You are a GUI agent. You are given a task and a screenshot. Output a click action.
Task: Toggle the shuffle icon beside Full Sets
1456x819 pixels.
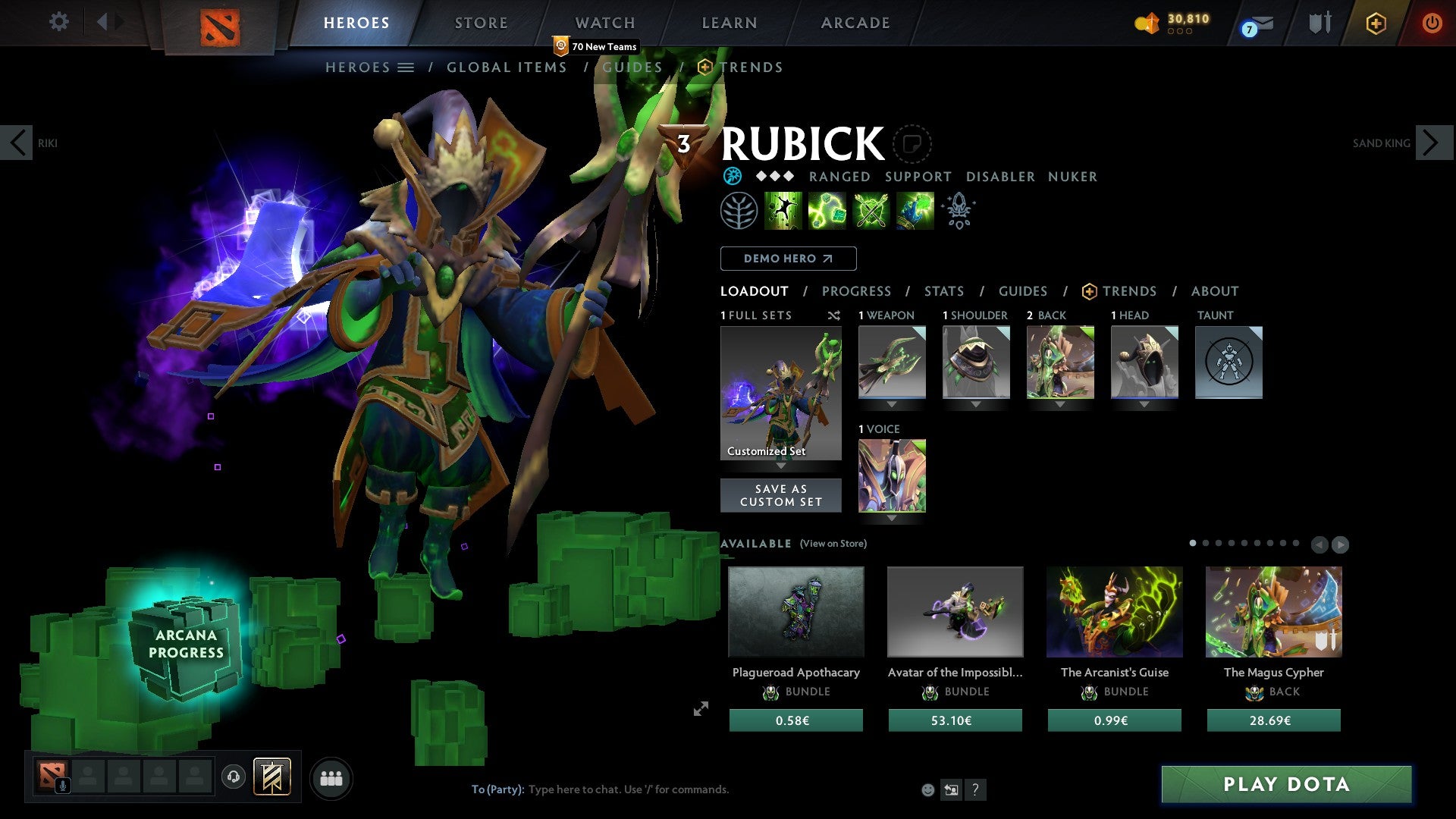point(834,315)
